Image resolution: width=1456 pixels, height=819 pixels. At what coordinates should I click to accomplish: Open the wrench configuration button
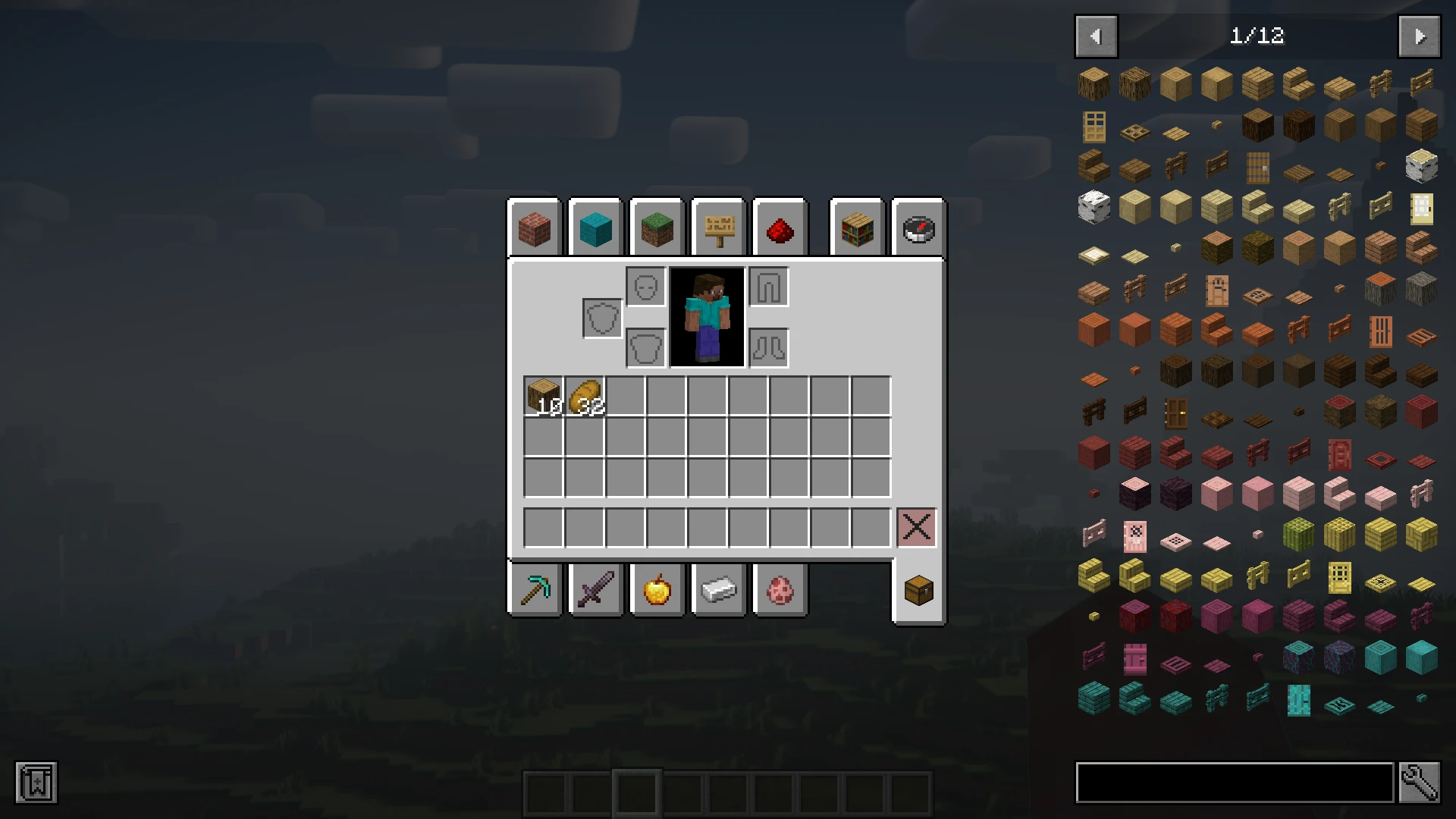click(1419, 783)
